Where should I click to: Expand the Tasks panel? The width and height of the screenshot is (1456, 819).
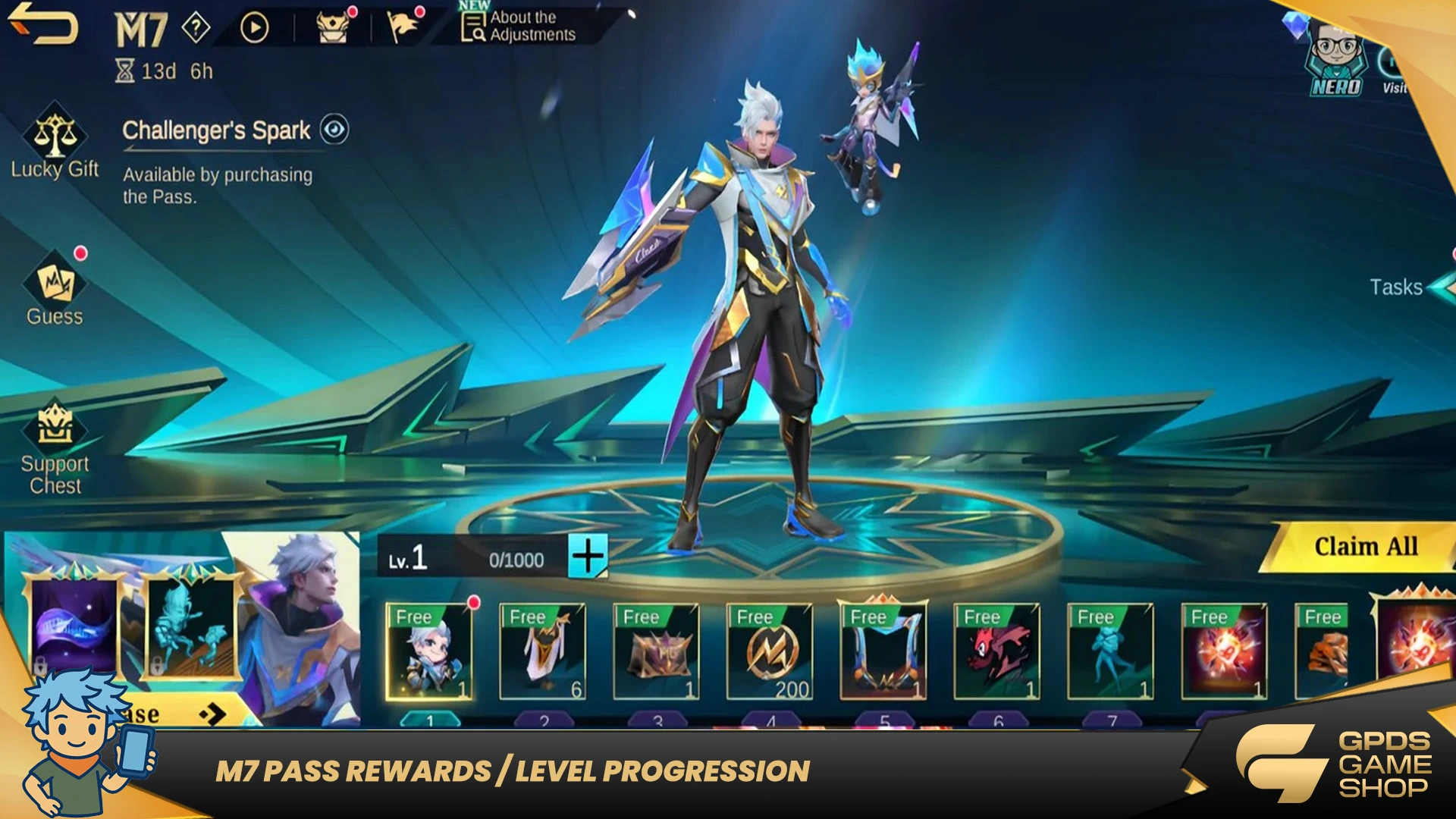(x=1403, y=287)
